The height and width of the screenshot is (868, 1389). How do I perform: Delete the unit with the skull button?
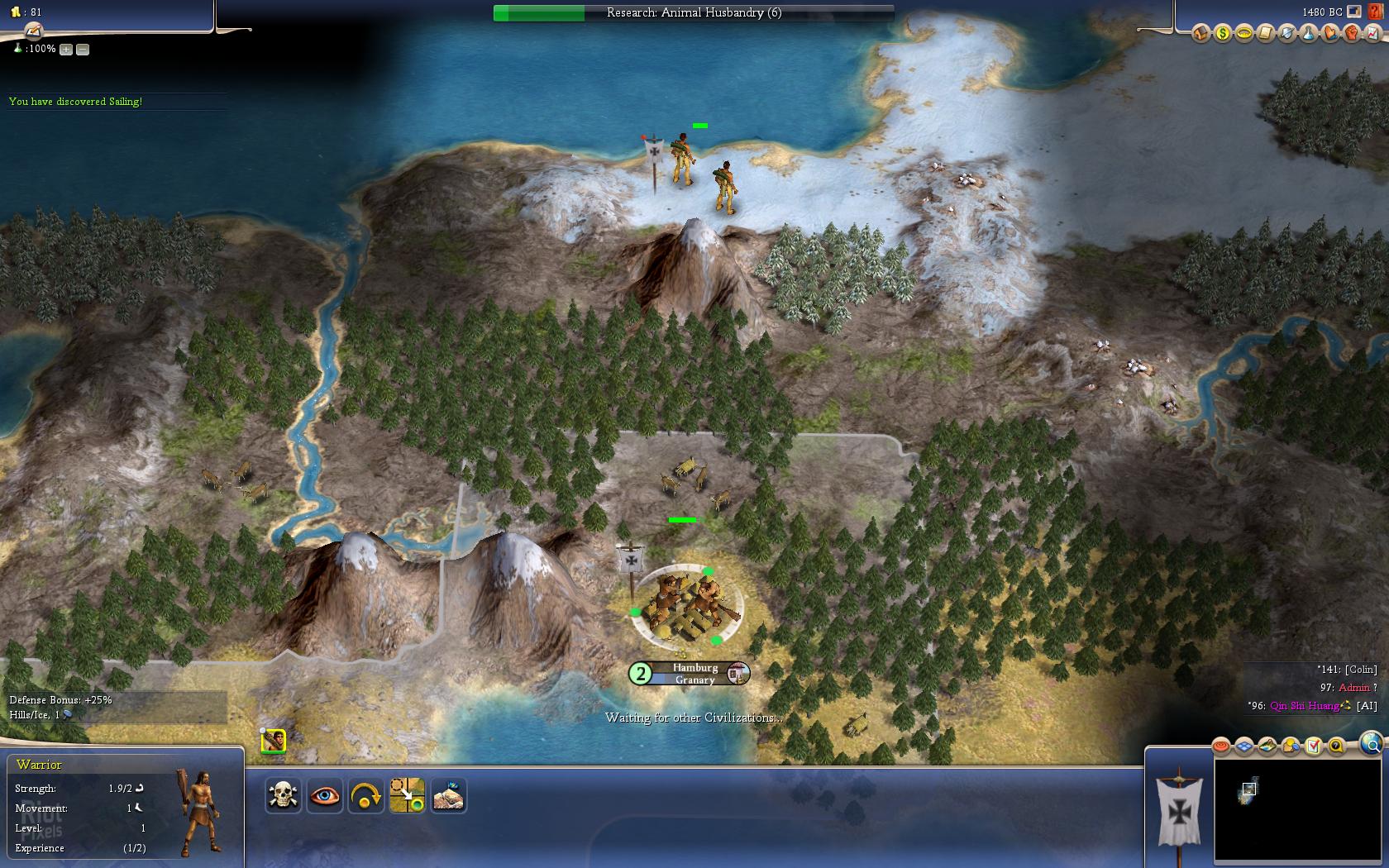click(283, 795)
